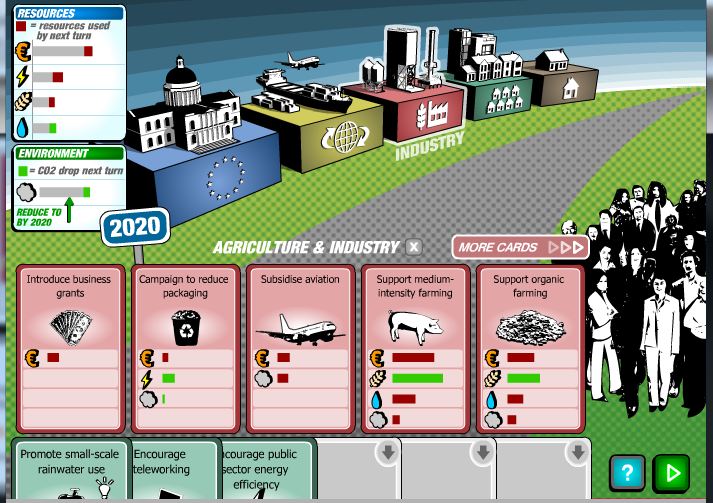Pick the Encourage public sector energy efficiency card
This screenshot has width=713, height=503.
click(262, 470)
